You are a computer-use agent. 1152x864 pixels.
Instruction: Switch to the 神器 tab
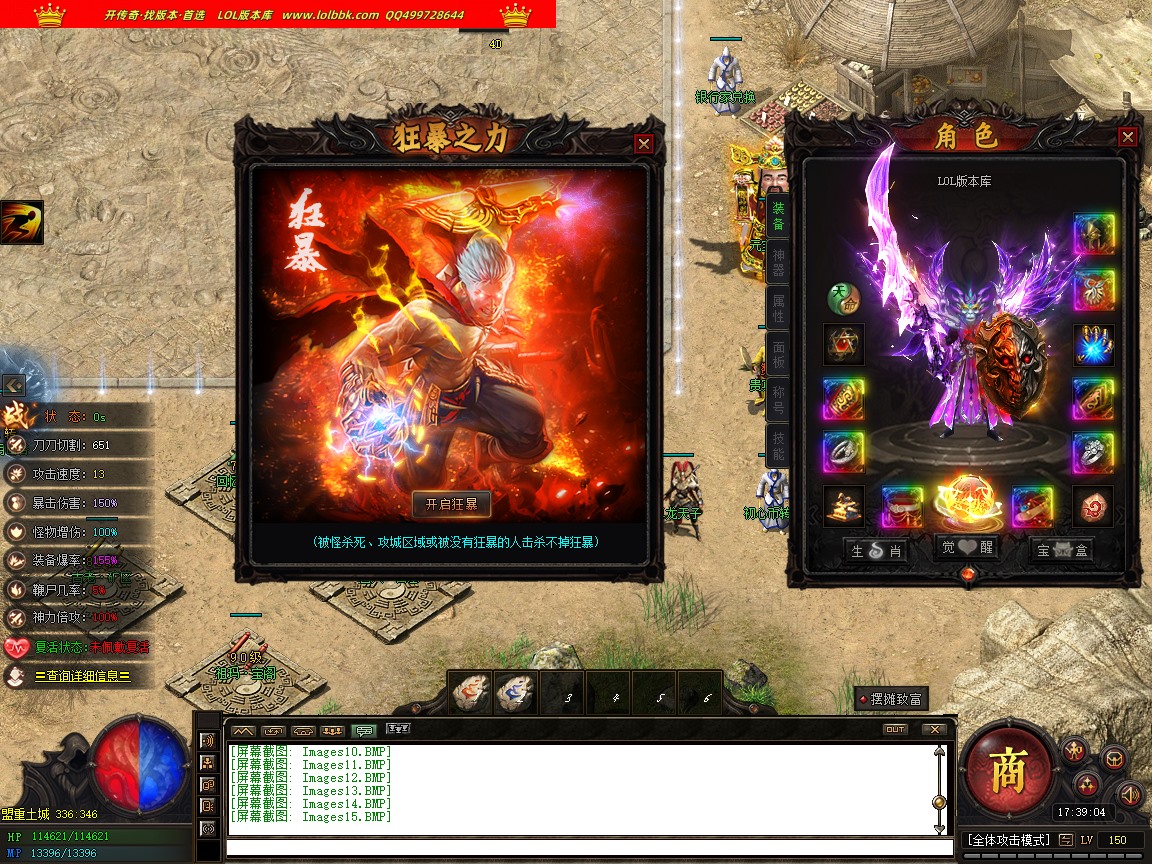[x=778, y=262]
